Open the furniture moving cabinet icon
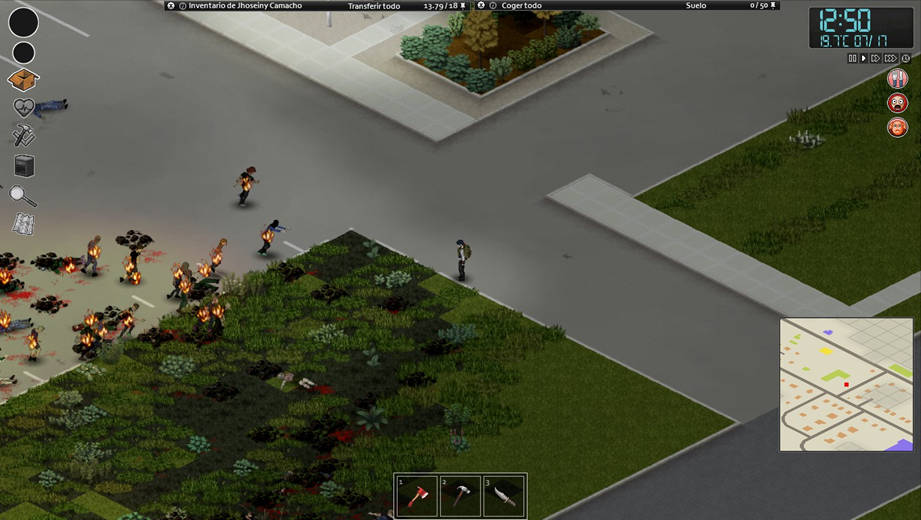 point(24,166)
